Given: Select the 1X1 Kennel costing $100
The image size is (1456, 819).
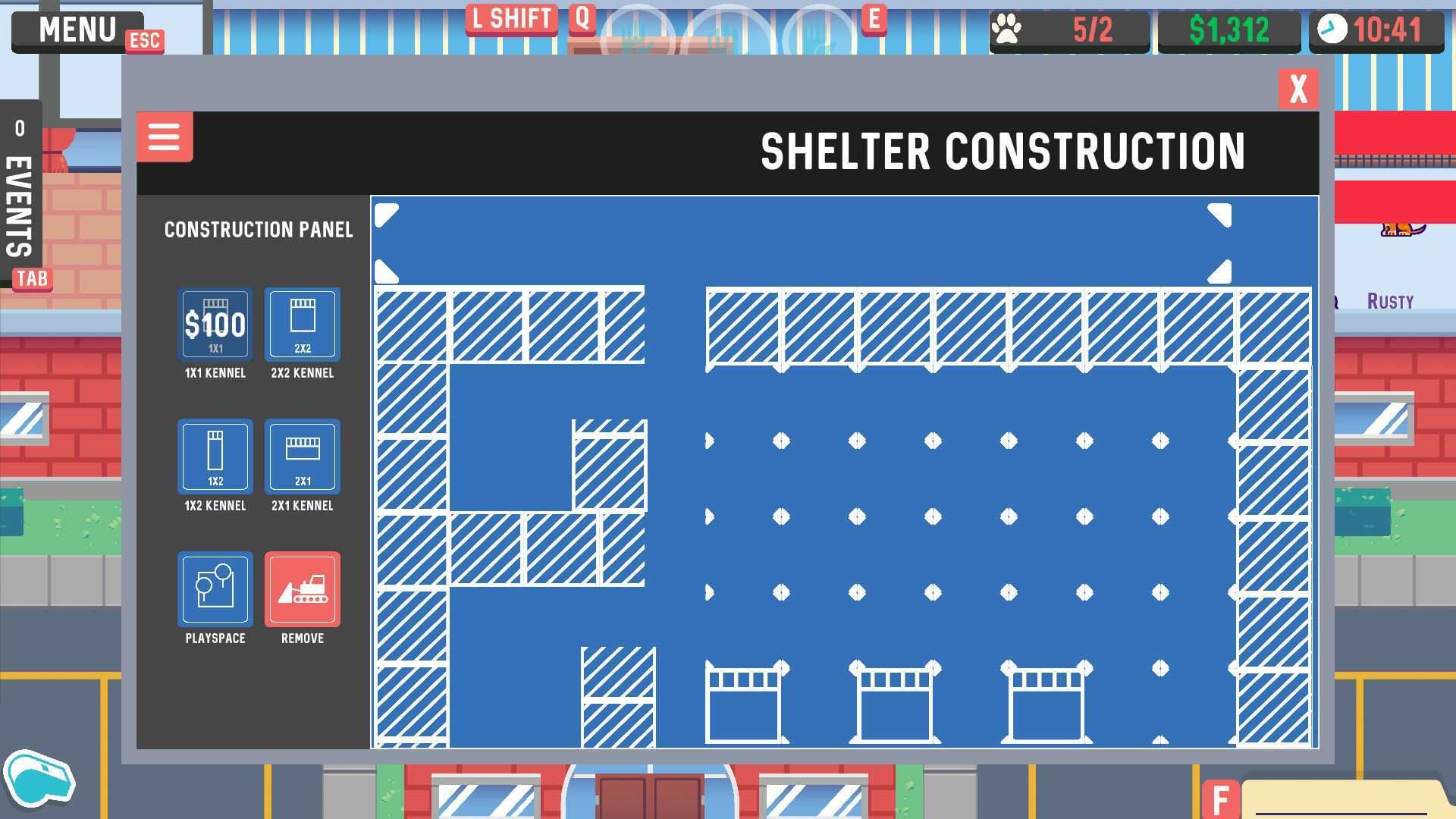Looking at the screenshot, I should pos(215,325).
